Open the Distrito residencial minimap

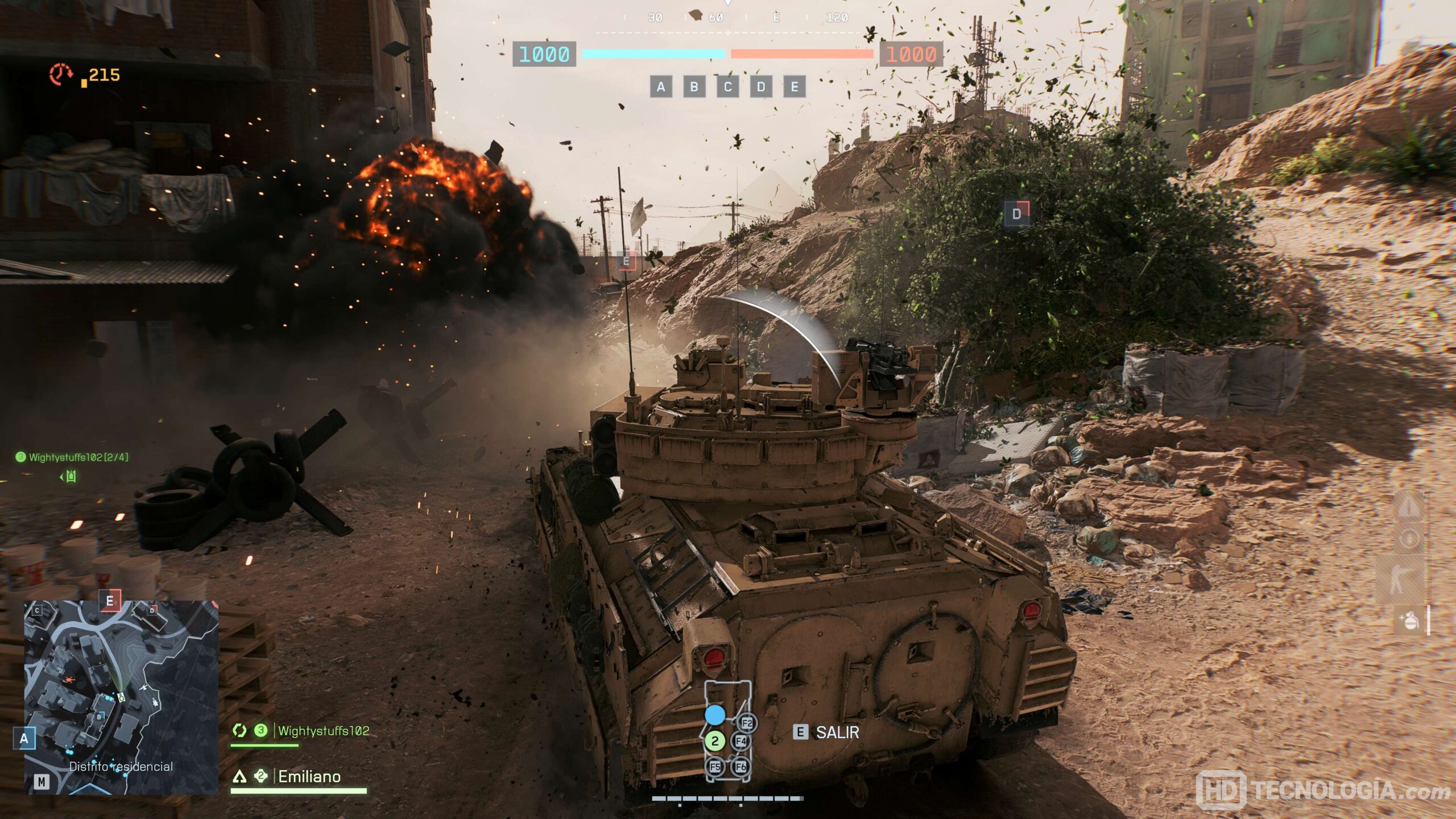point(121,697)
